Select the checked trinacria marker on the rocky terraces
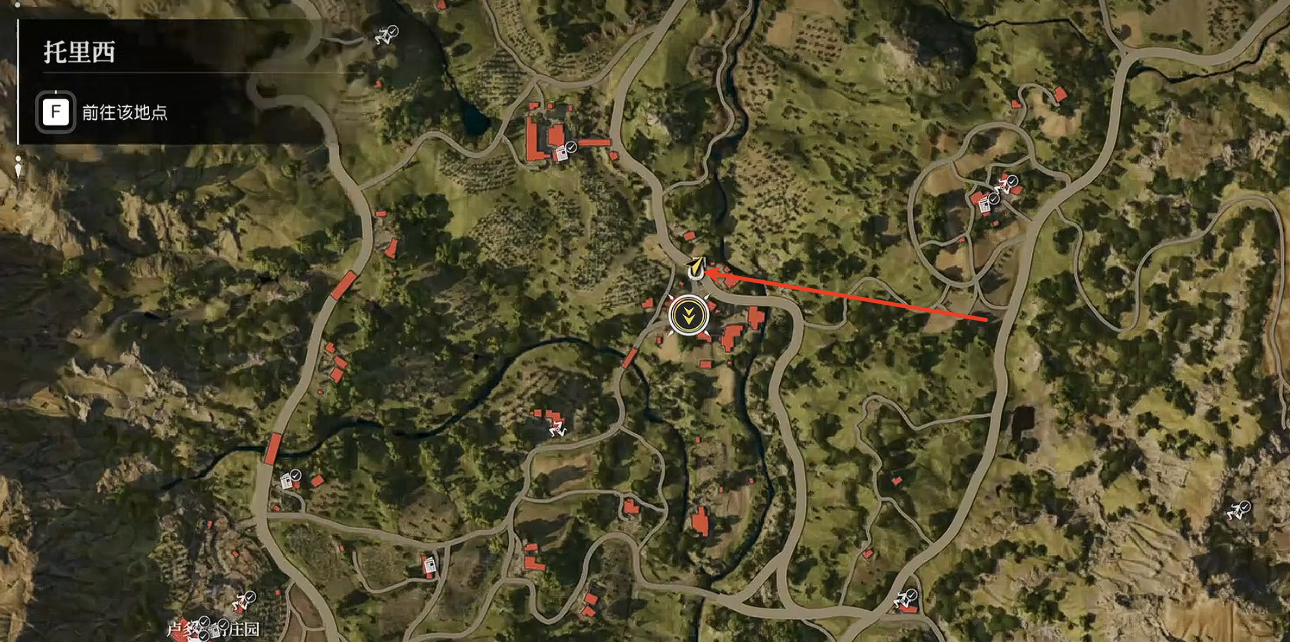The width and height of the screenshot is (1290, 642). pos(1238,511)
